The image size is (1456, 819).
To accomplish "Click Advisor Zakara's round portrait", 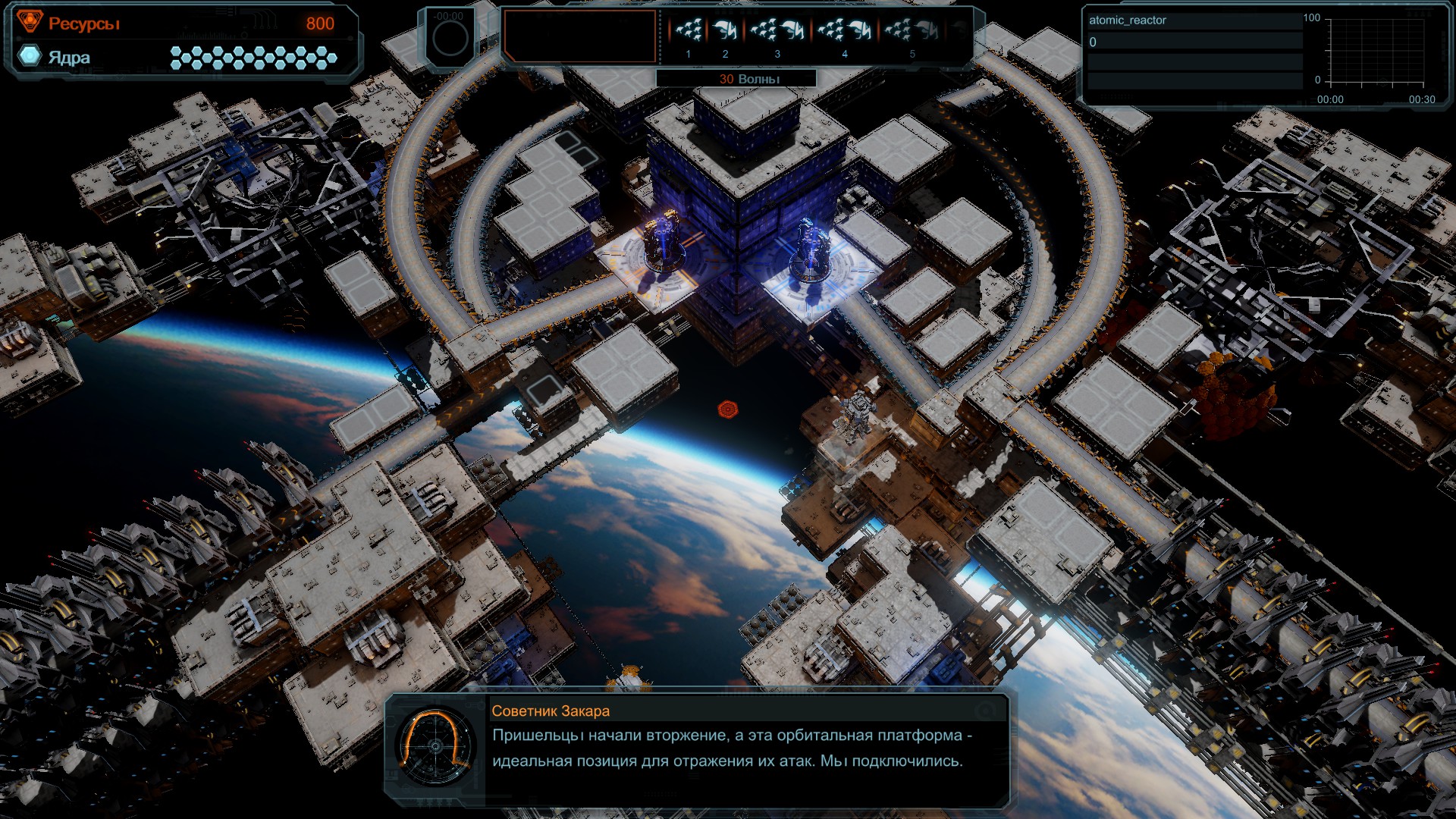I will [435, 746].
